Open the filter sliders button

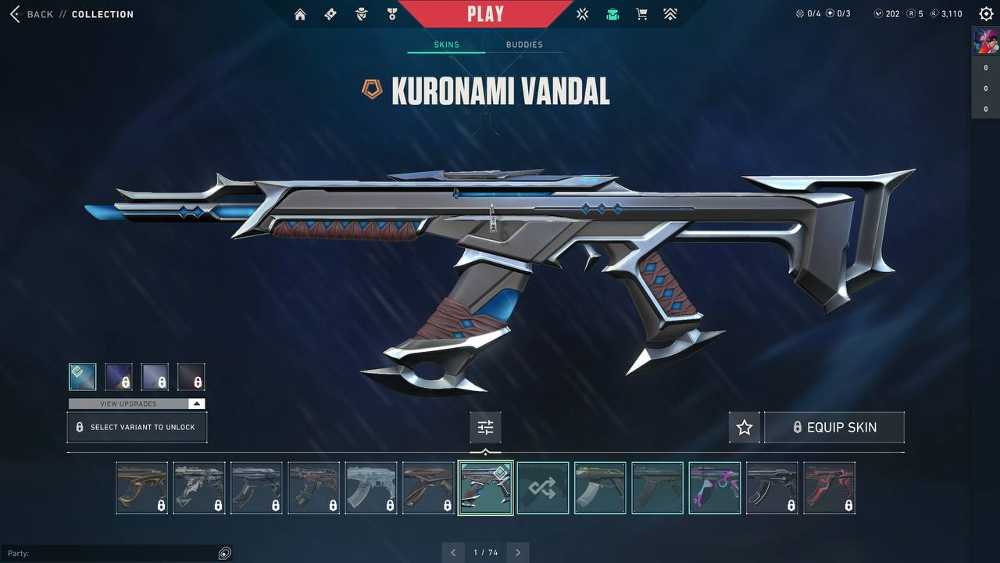pyautogui.click(x=485, y=427)
